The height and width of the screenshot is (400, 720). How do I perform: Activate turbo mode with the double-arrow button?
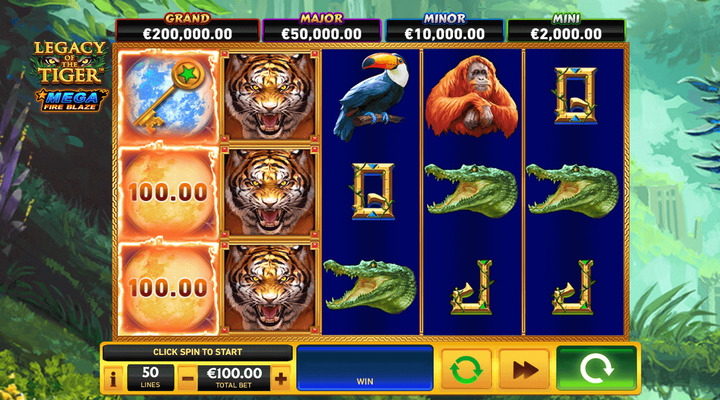pyautogui.click(x=524, y=369)
